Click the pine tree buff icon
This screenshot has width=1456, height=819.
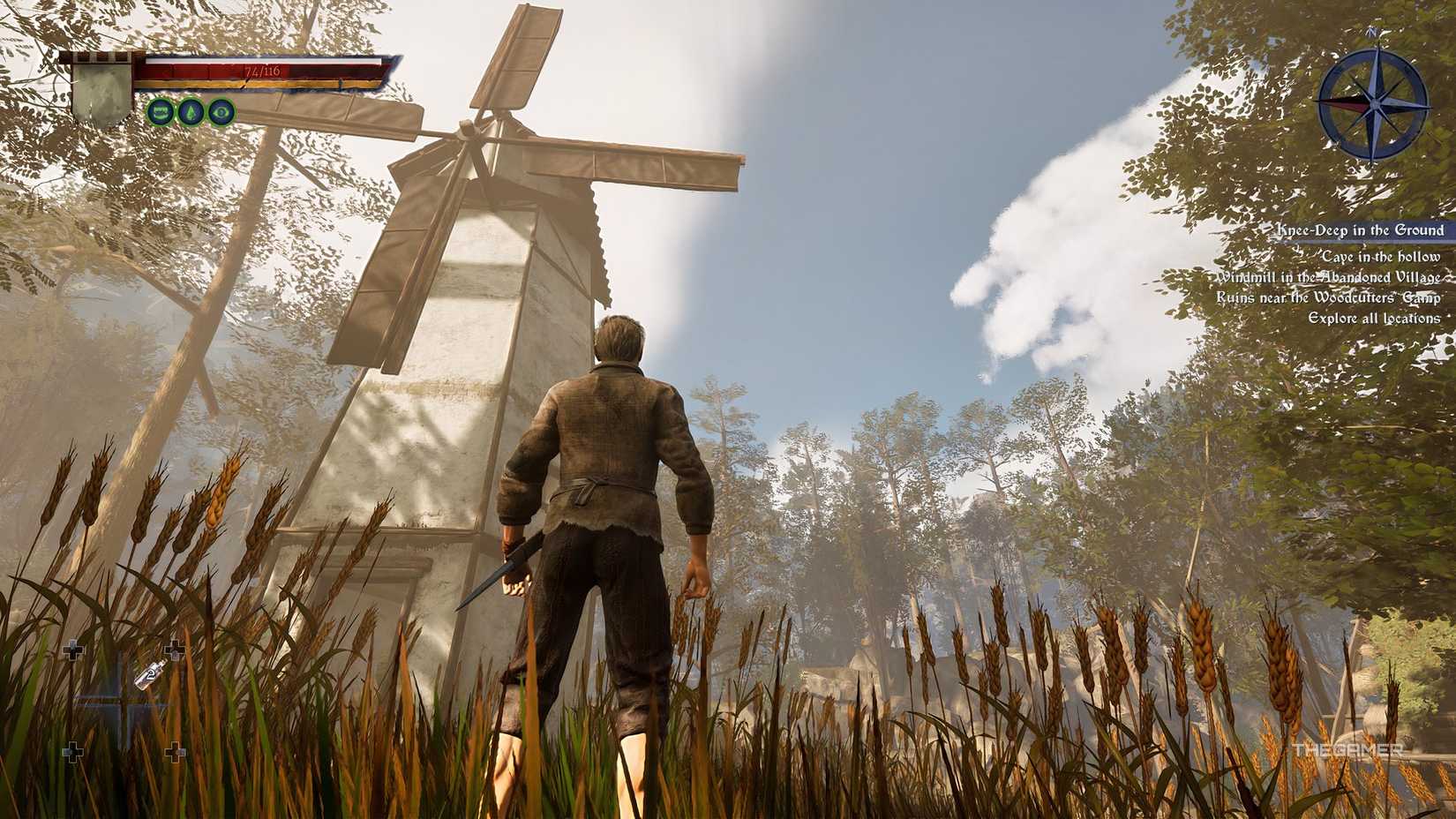click(192, 112)
